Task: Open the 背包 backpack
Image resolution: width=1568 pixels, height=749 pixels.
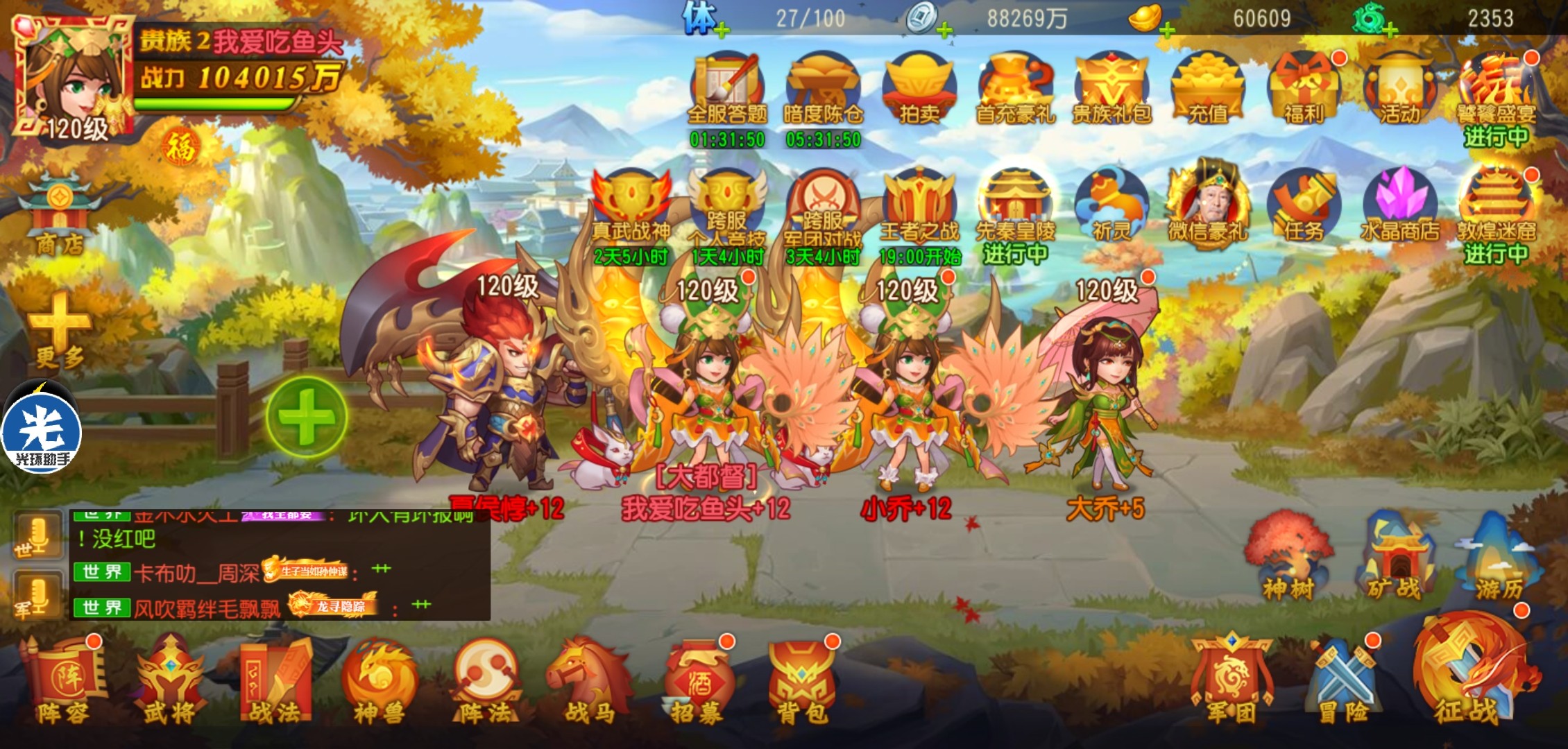Action: pyautogui.click(x=801, y=683)
